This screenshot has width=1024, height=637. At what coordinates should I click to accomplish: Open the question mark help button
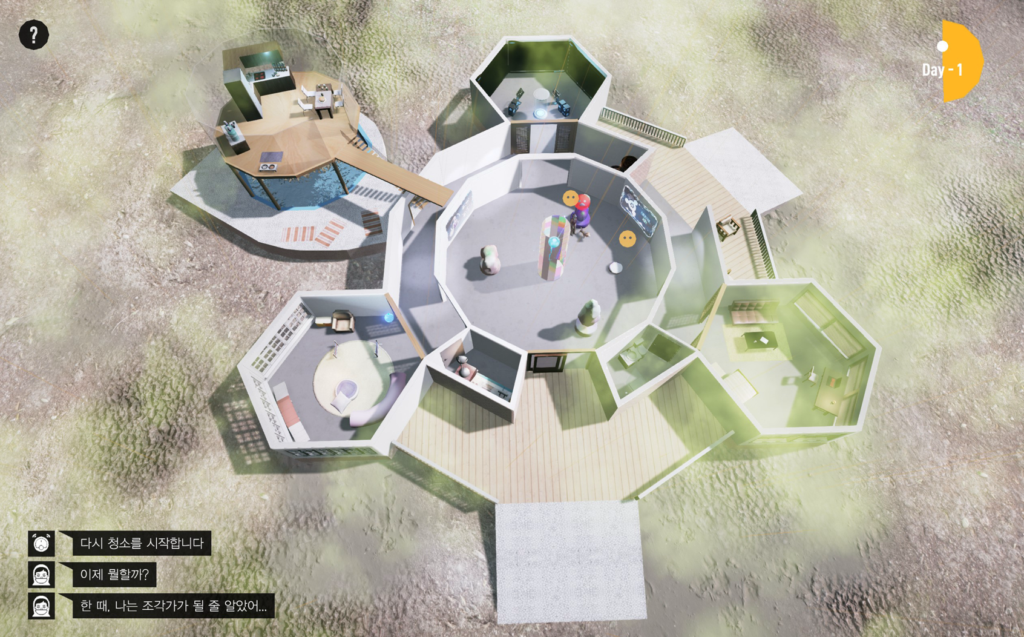click(33, 35)
